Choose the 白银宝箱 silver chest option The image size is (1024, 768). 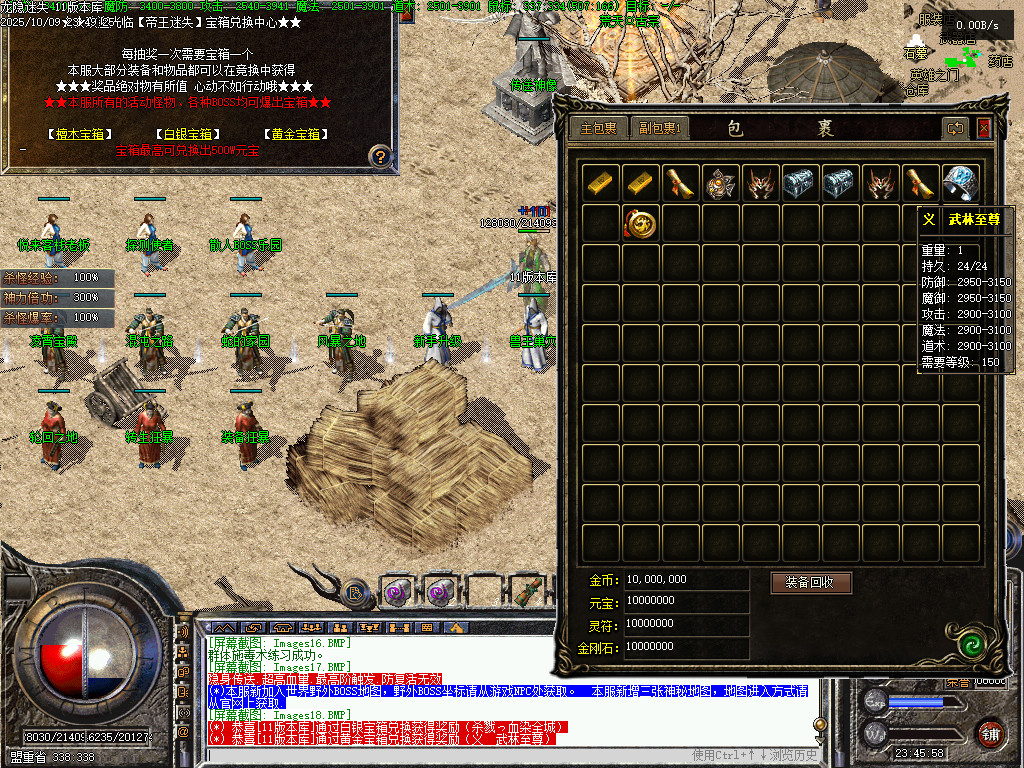[x=188, y=134]
